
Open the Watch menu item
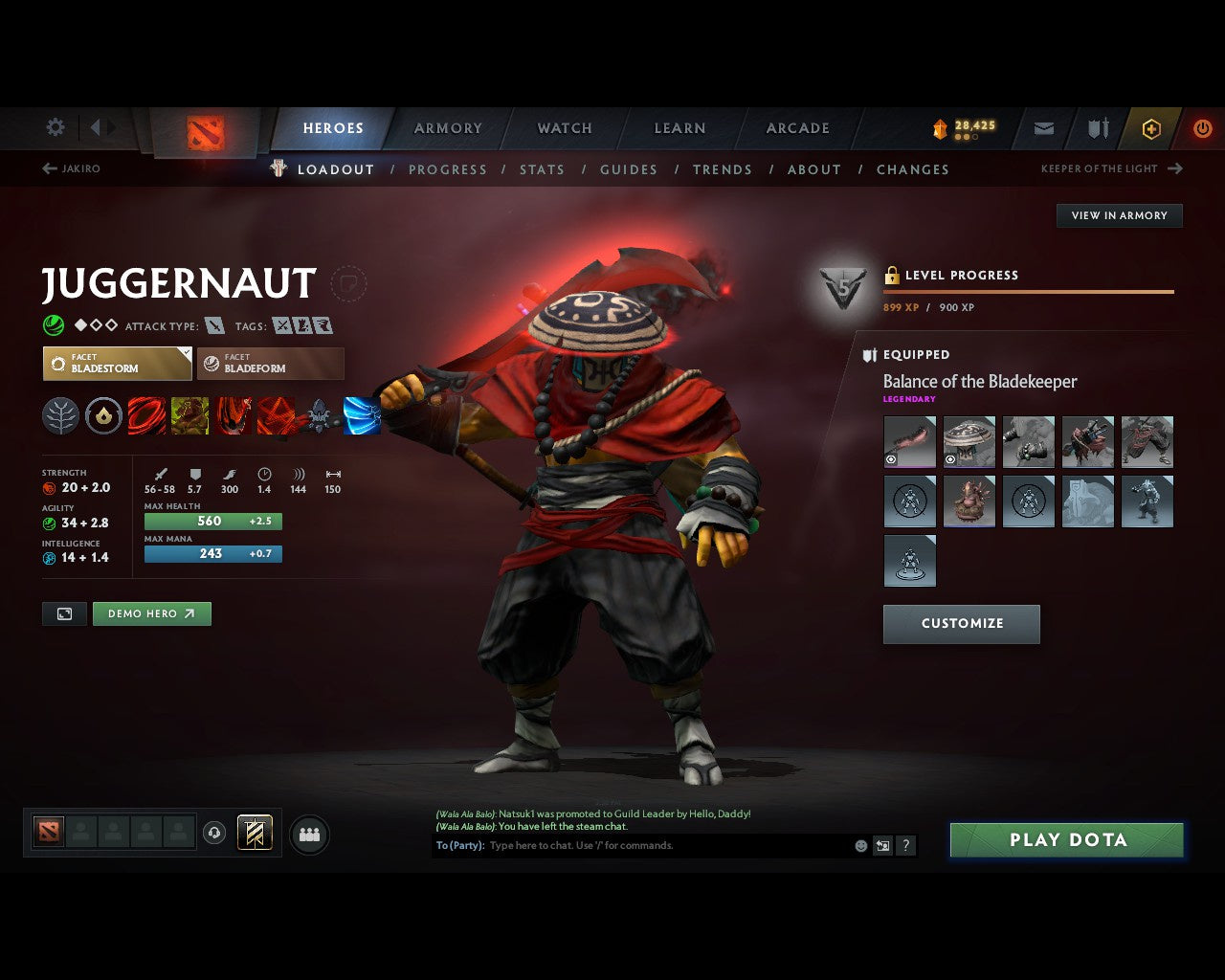point(565,127)
